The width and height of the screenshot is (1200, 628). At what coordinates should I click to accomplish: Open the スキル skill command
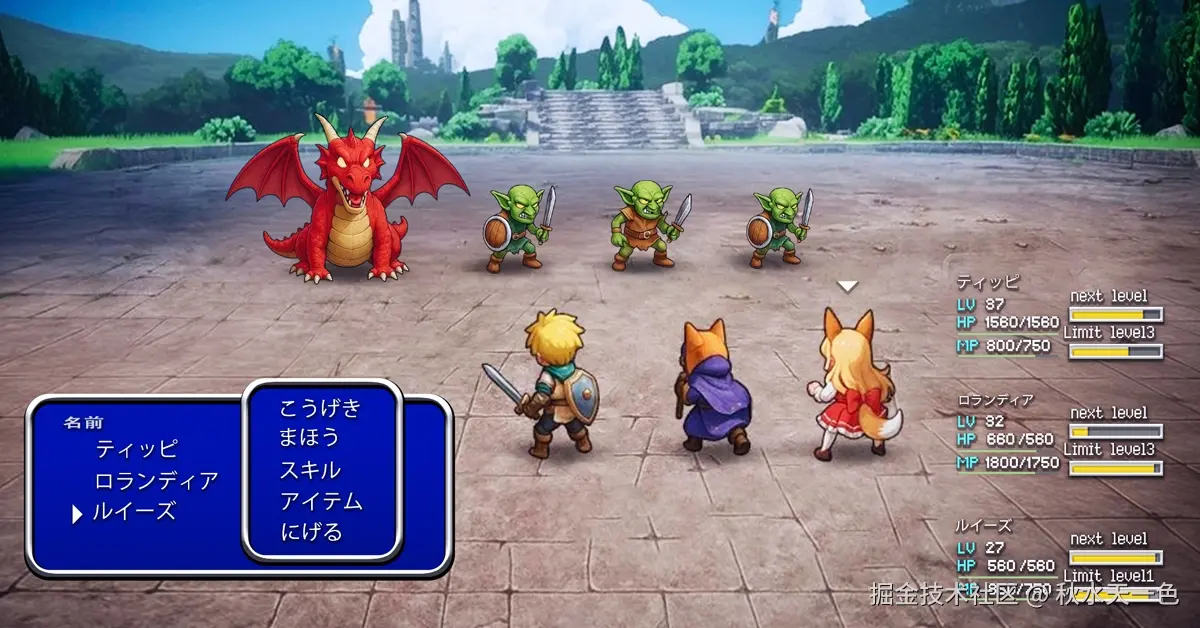point(310,470)
